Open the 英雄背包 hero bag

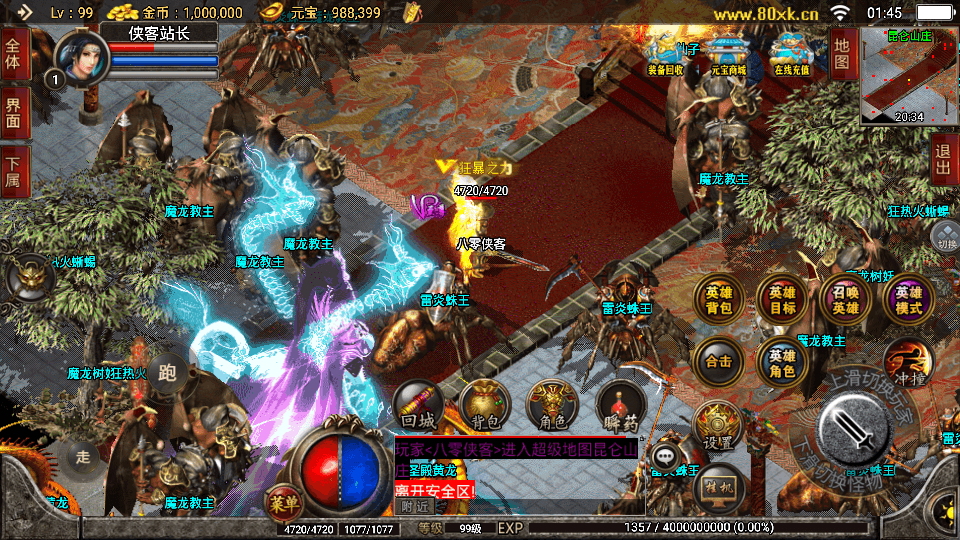click(x=718, y=300)
